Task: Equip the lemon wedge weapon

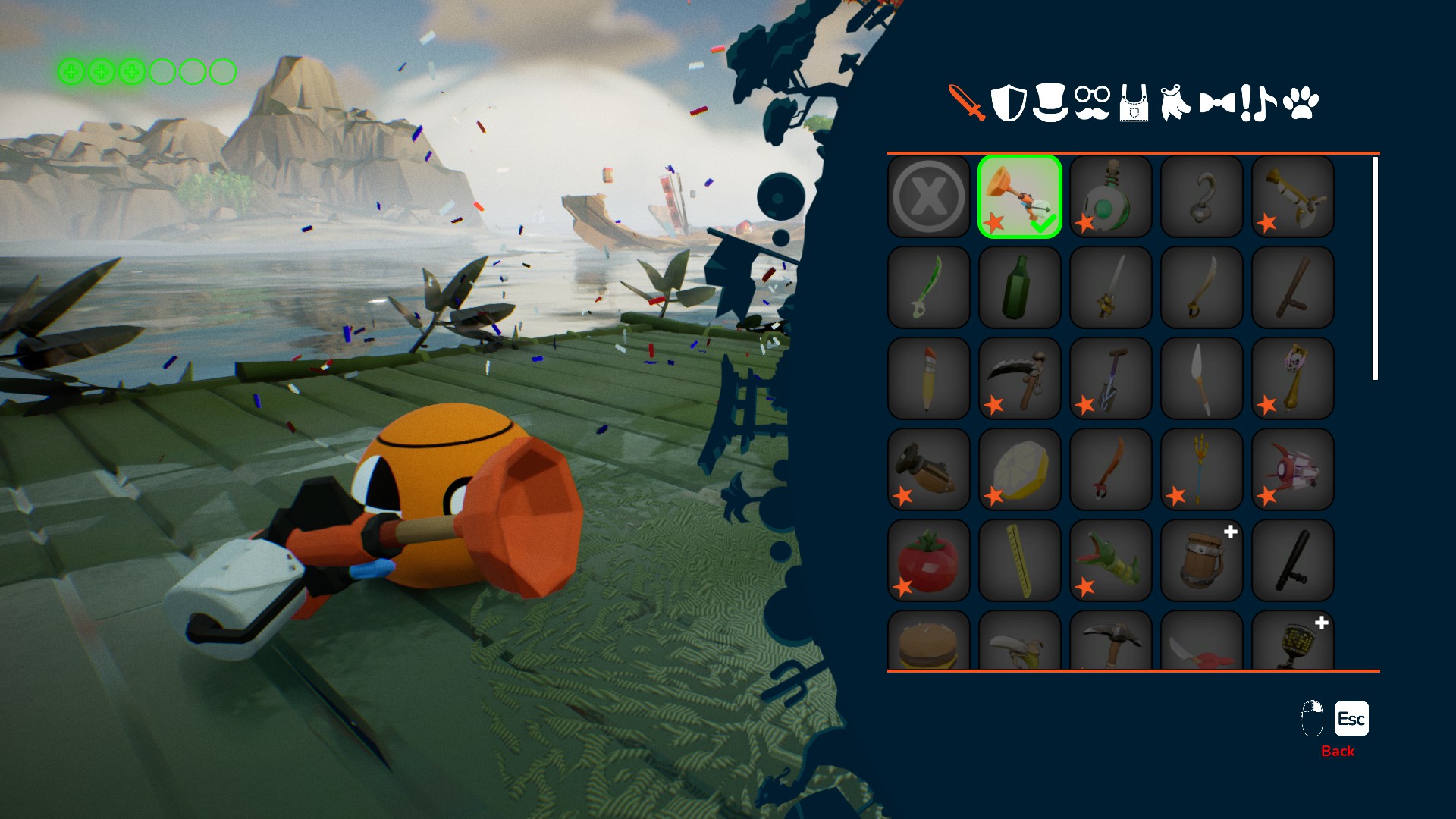Action: (x=1020, y=470)
